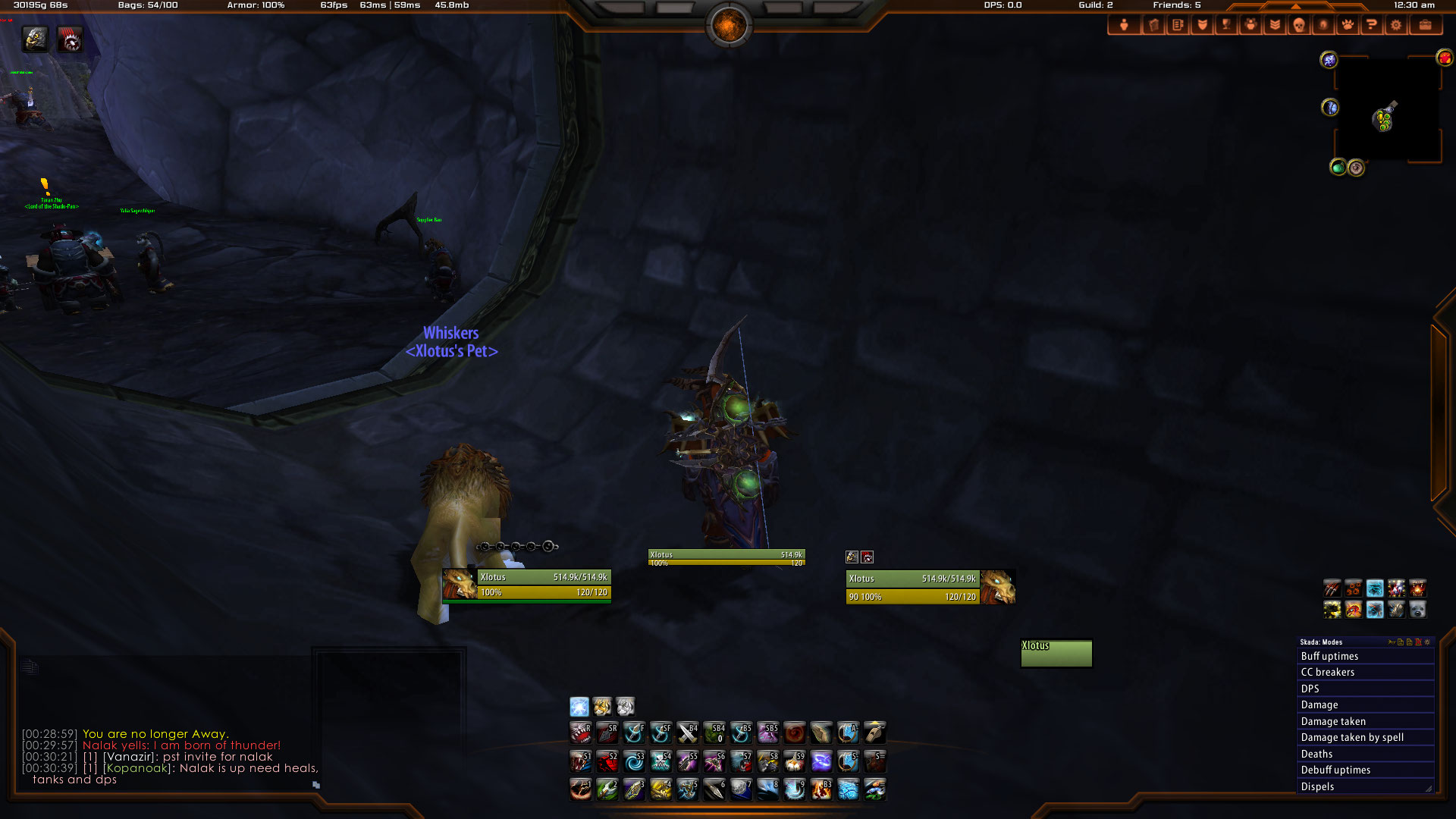Open the character info micro-menu button
The image size is (1456, 819).
[1124, 25]
